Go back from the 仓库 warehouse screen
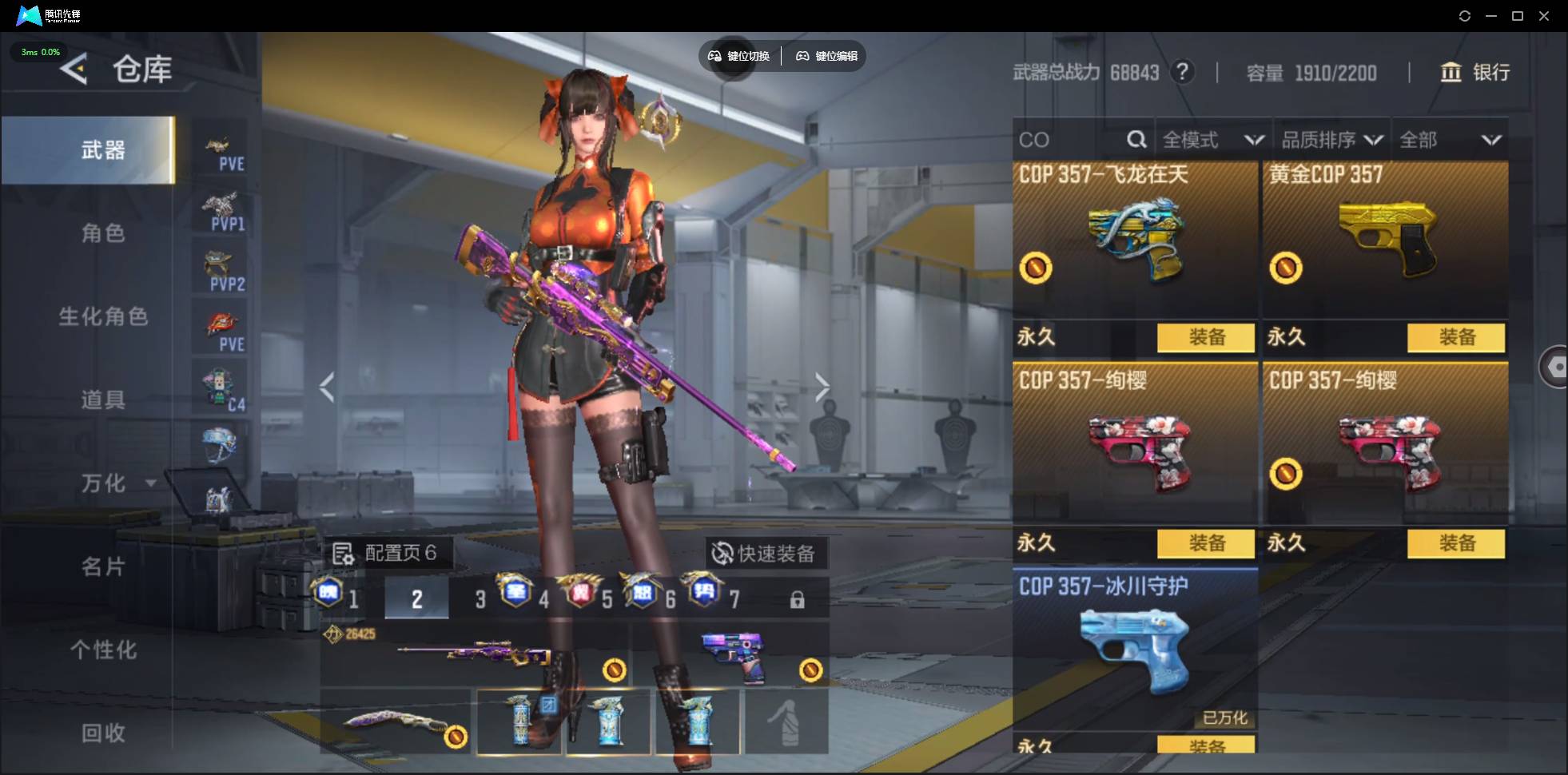This screenshot has width=1568, height=775. pyautogui.click(x=74, y=70)
